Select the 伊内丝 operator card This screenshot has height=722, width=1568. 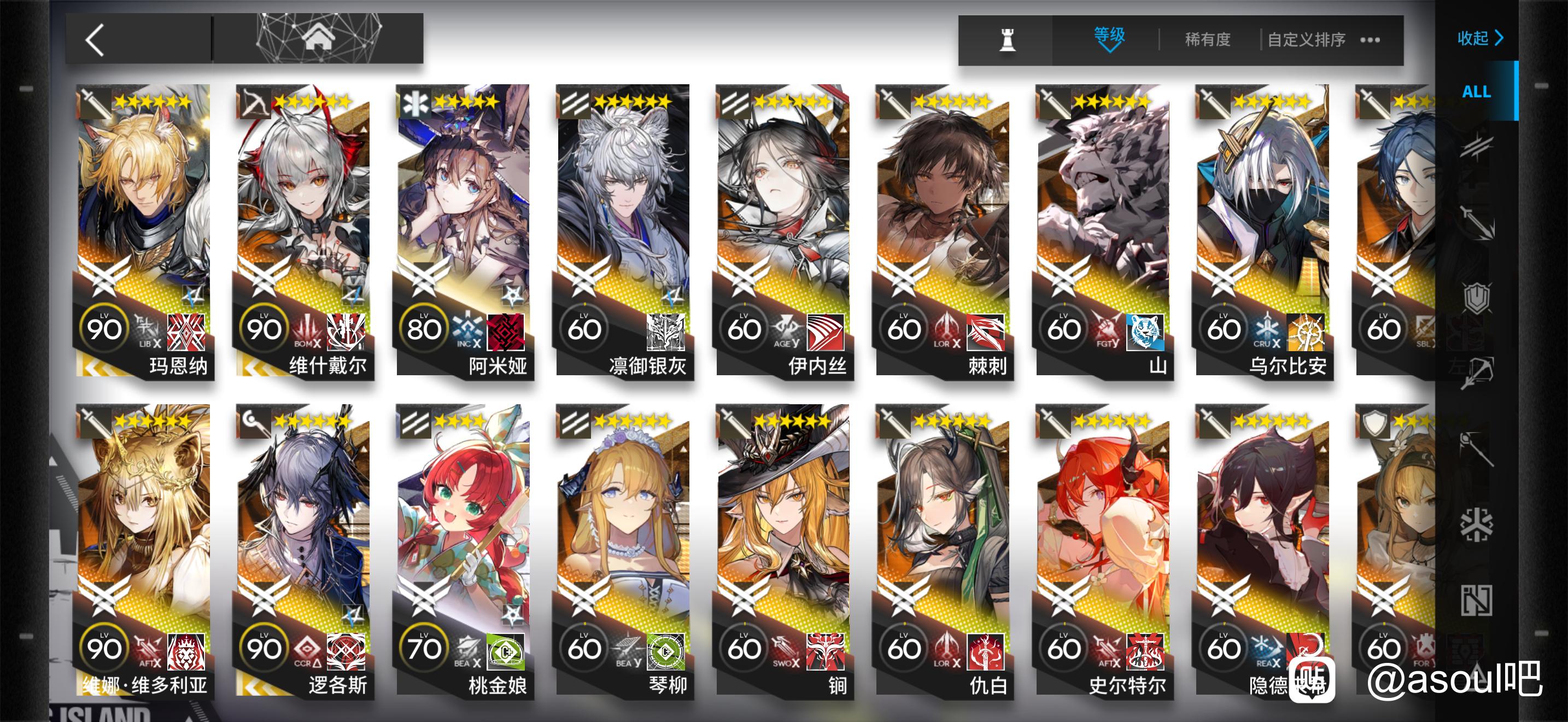783,231
